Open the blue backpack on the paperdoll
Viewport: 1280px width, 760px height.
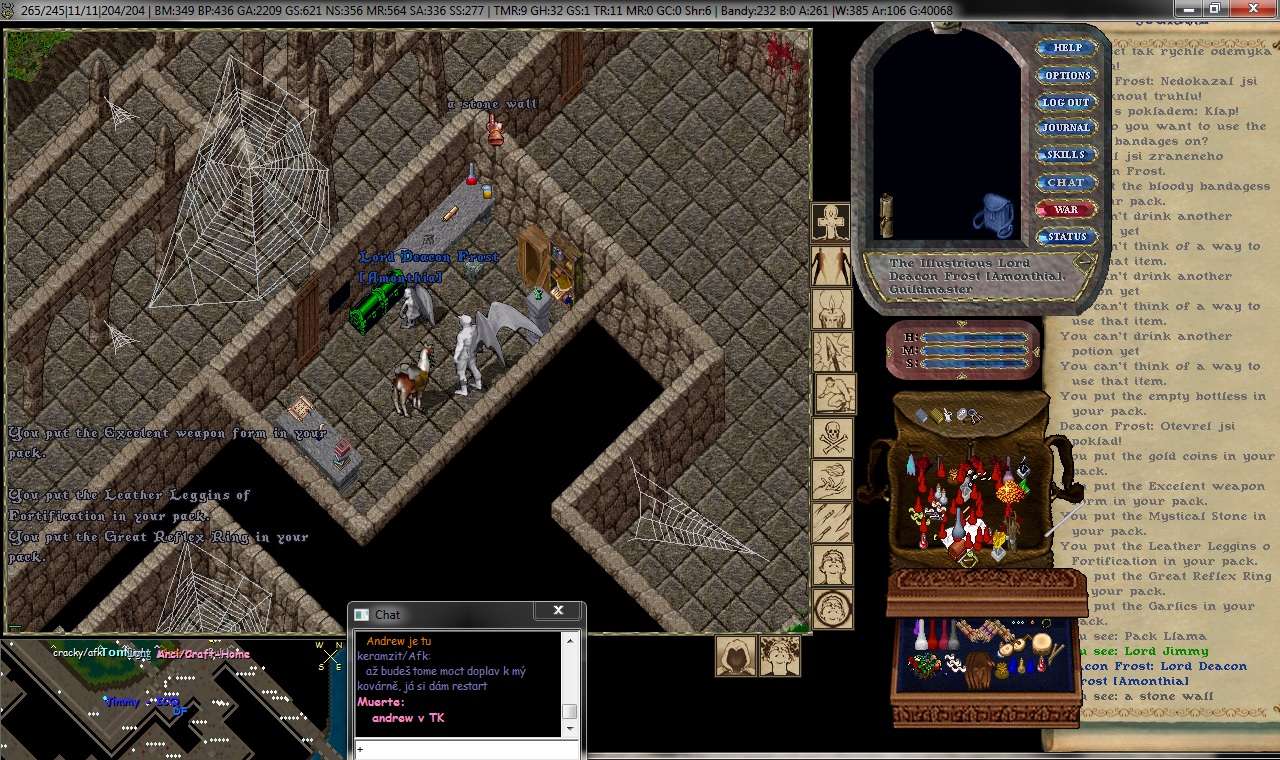coord(993,215)
